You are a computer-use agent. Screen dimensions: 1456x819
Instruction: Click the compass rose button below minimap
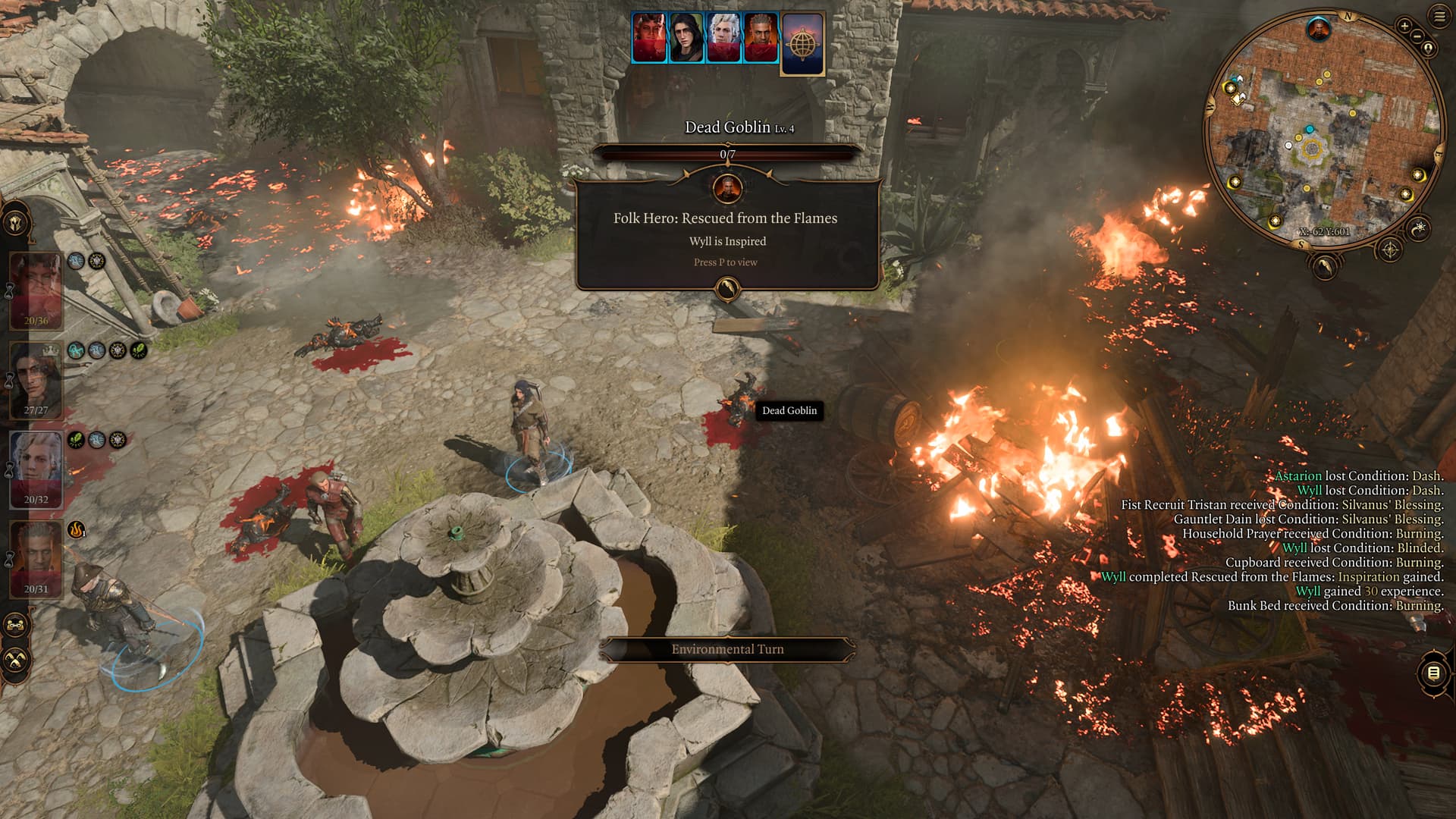pos(1390,249)
